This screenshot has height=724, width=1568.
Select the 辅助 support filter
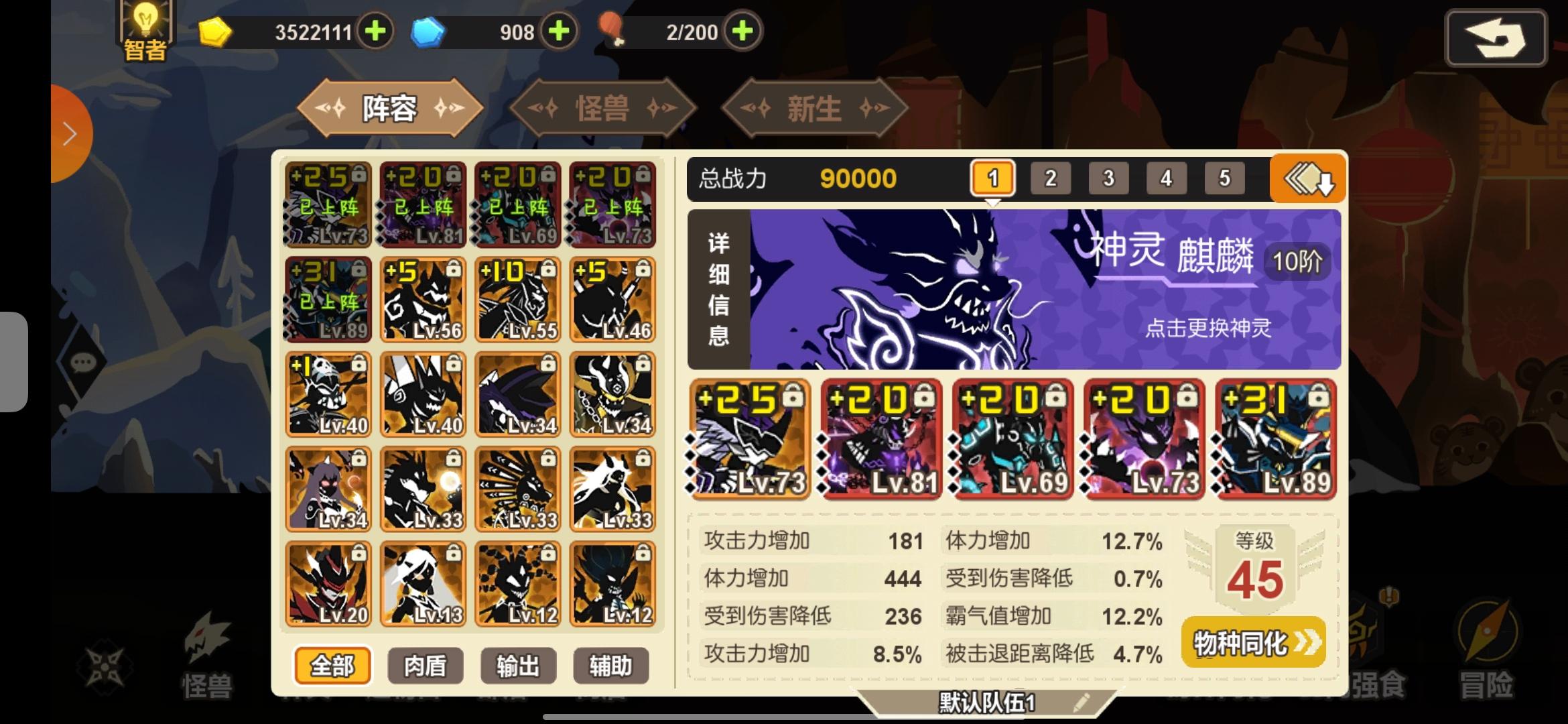(610, 666)
